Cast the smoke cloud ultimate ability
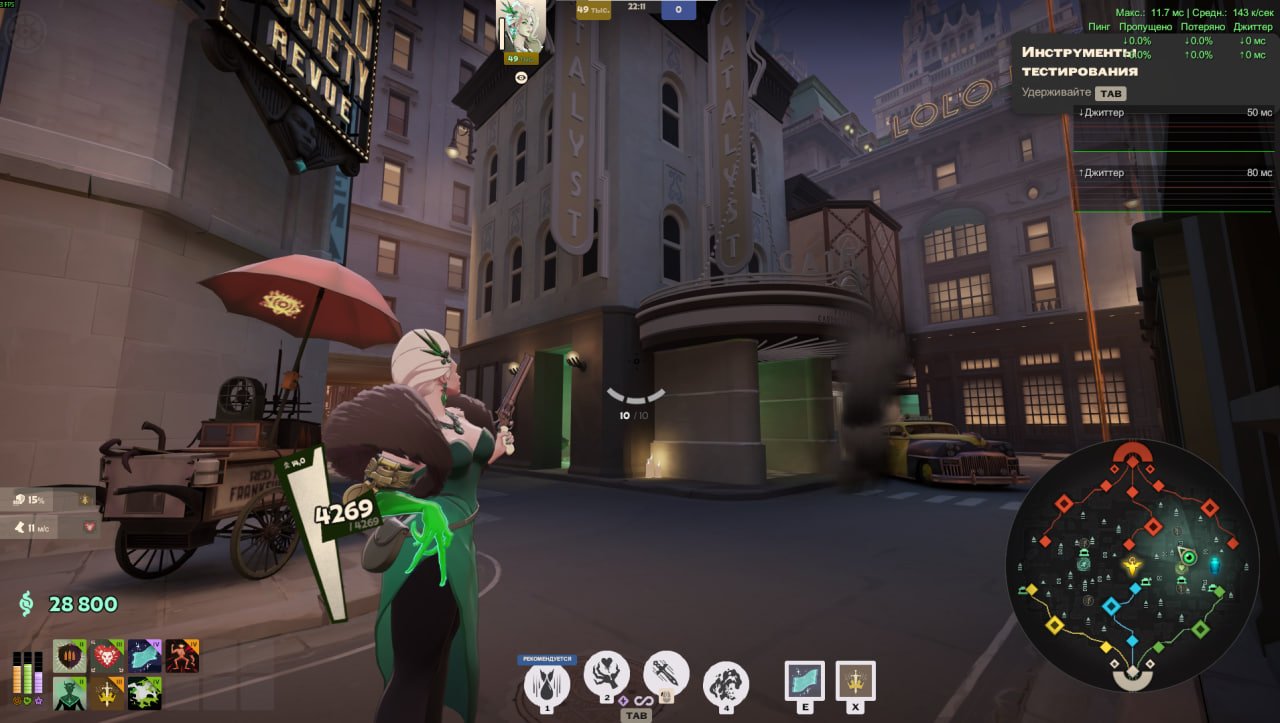Screen dimensions: 1280x723 pyautogui.click(x=726, y=685)
